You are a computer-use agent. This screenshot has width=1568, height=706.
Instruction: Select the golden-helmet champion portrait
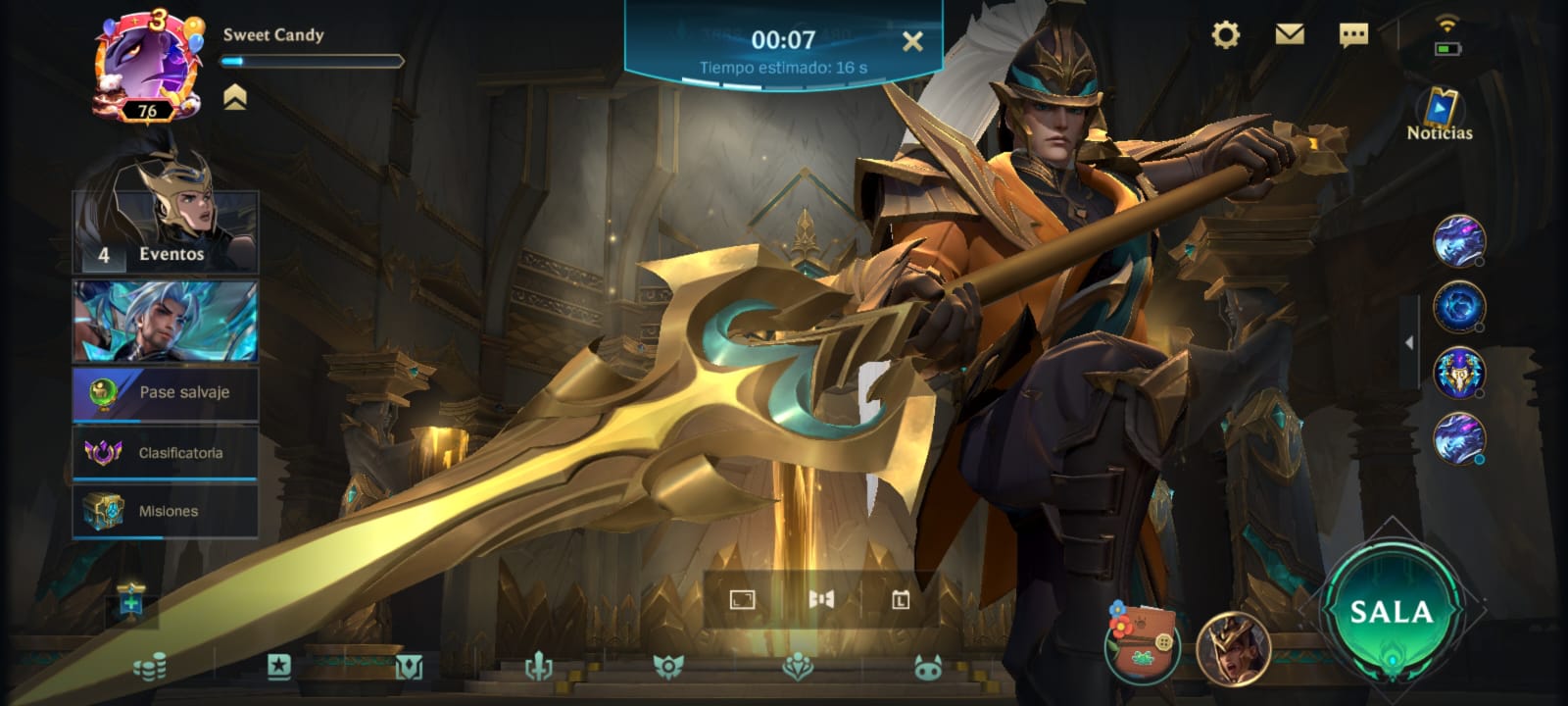(x=1233, y=647)
